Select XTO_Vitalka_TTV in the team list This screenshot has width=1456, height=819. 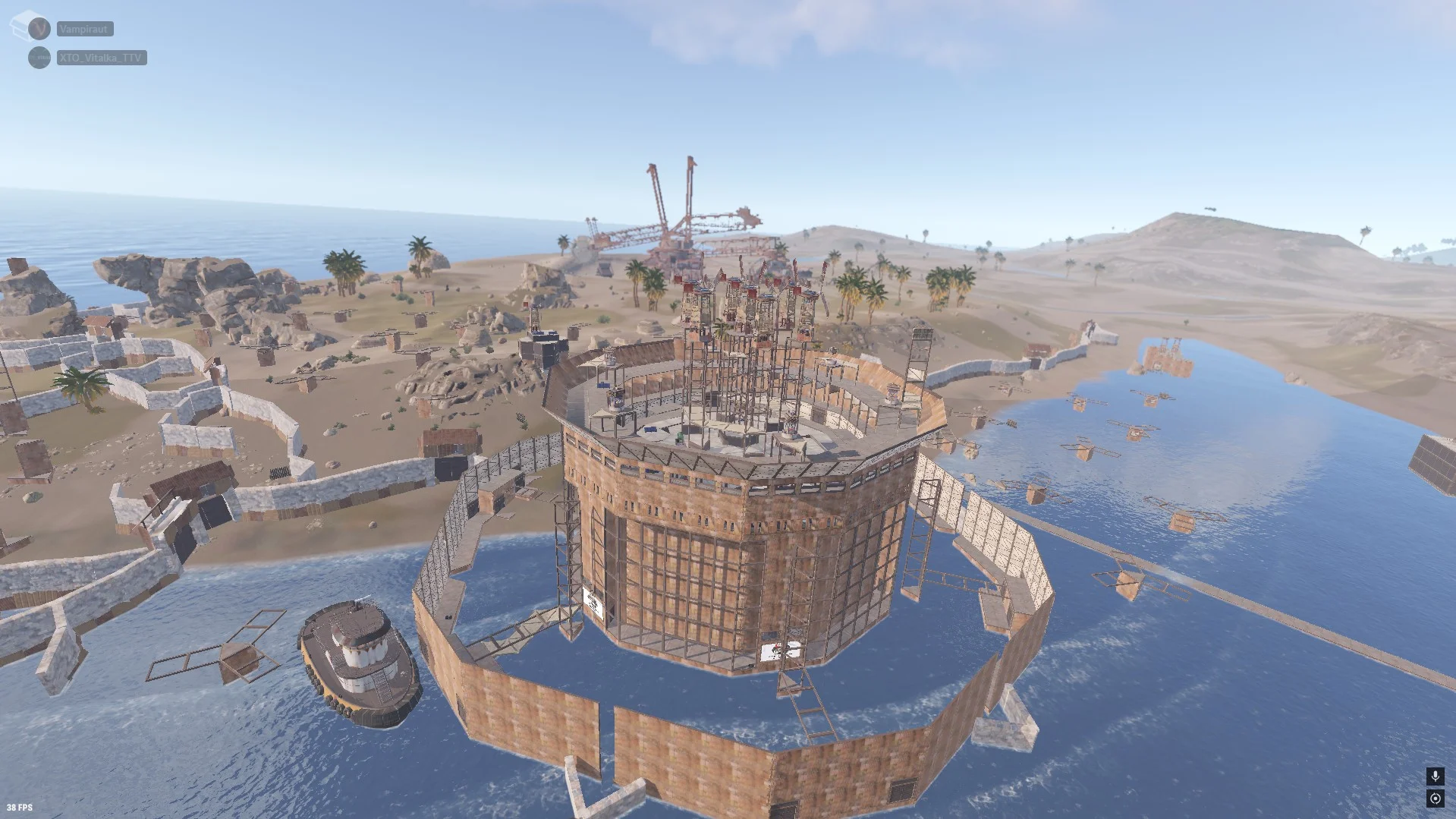pyautogui.click(x=101, y=58)
